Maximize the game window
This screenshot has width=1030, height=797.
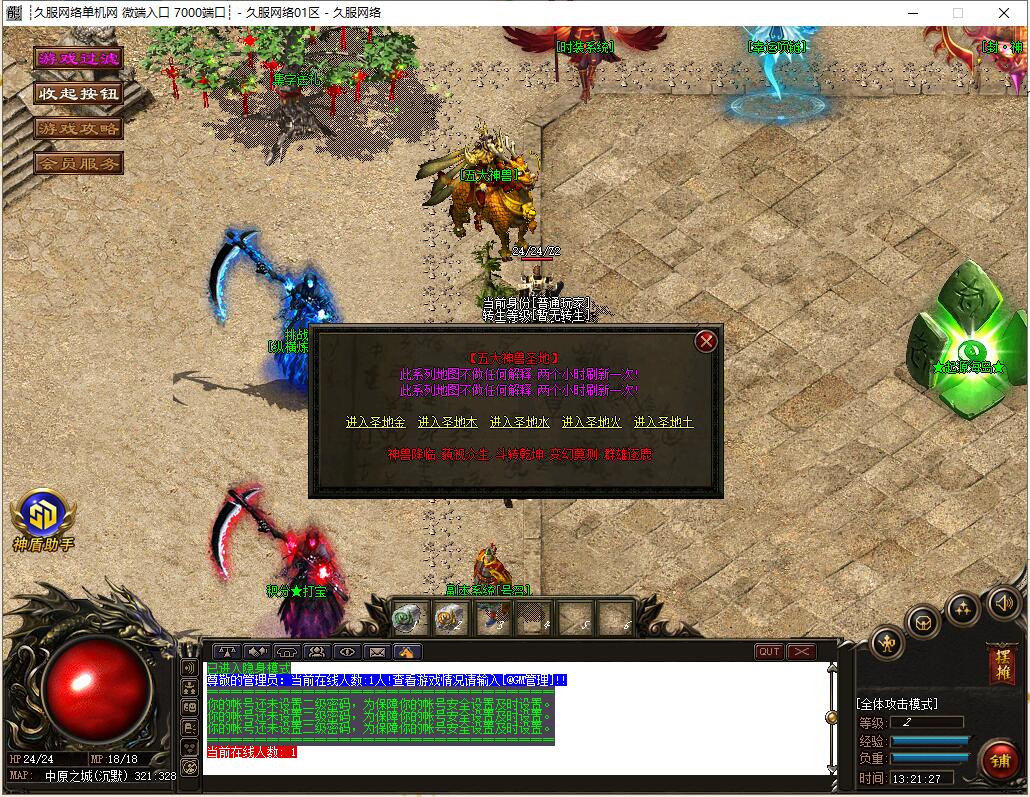[957, 13]
